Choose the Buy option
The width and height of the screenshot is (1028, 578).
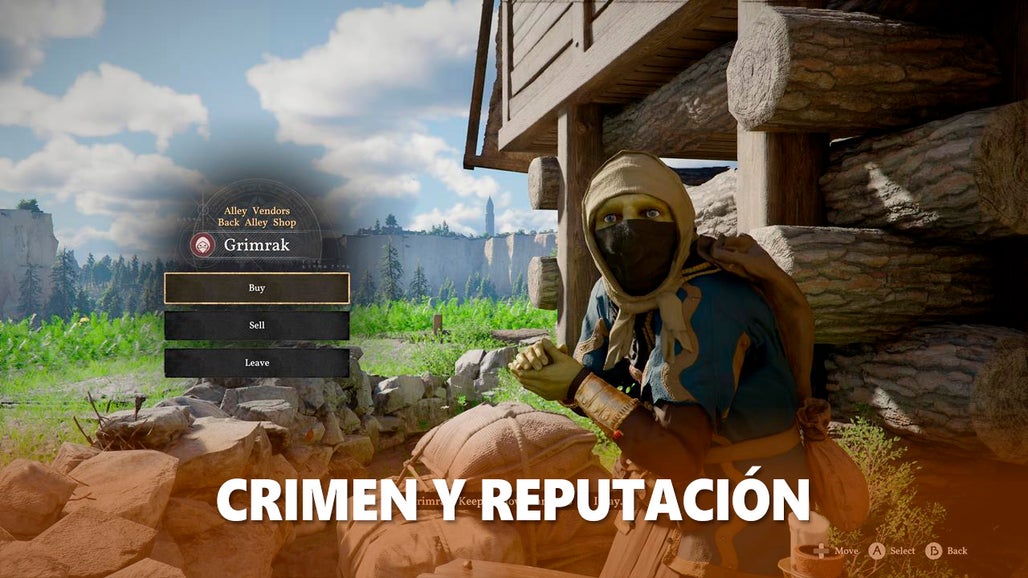[257, 288]
